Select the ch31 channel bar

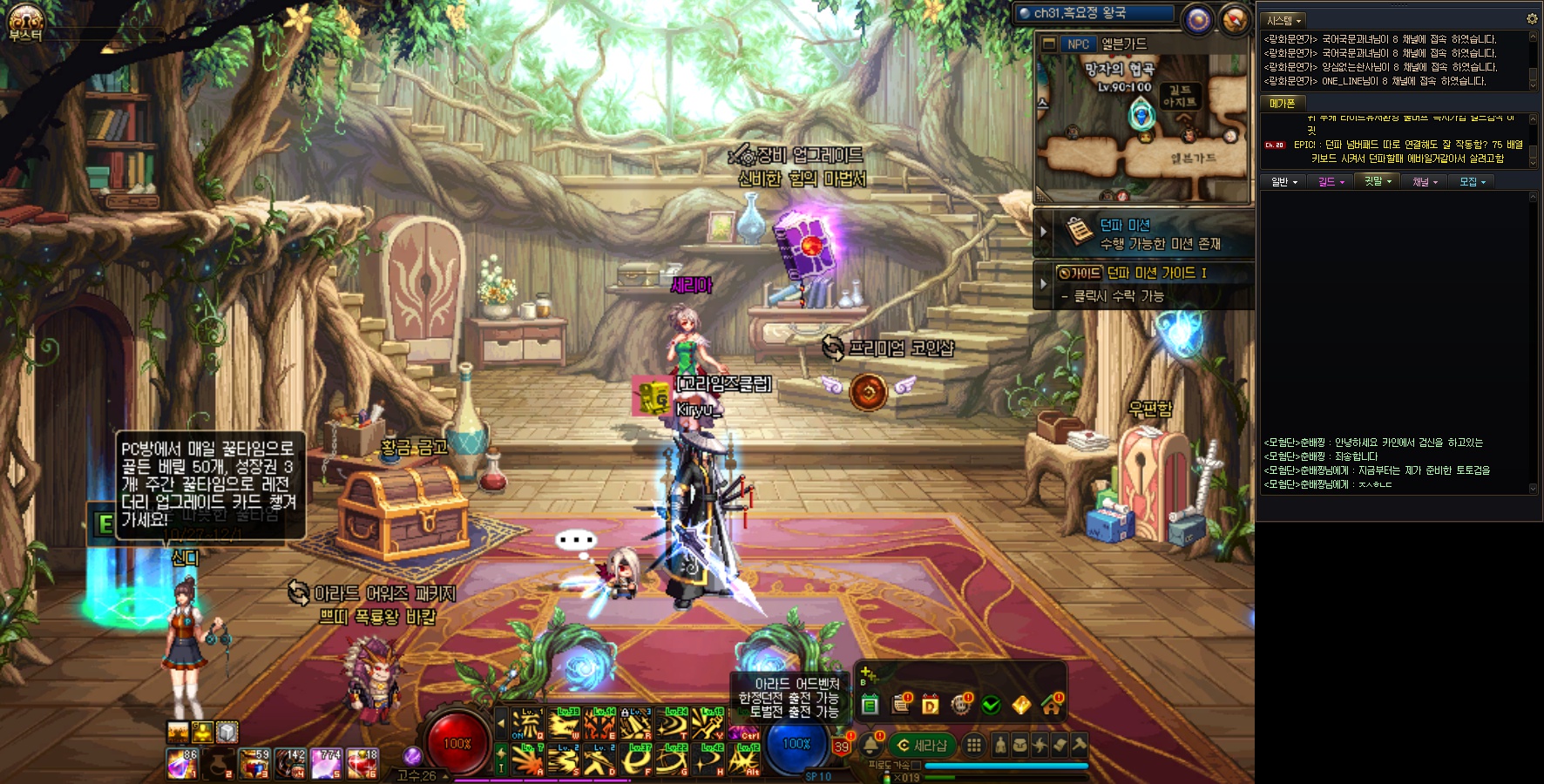pos(1094,13)
